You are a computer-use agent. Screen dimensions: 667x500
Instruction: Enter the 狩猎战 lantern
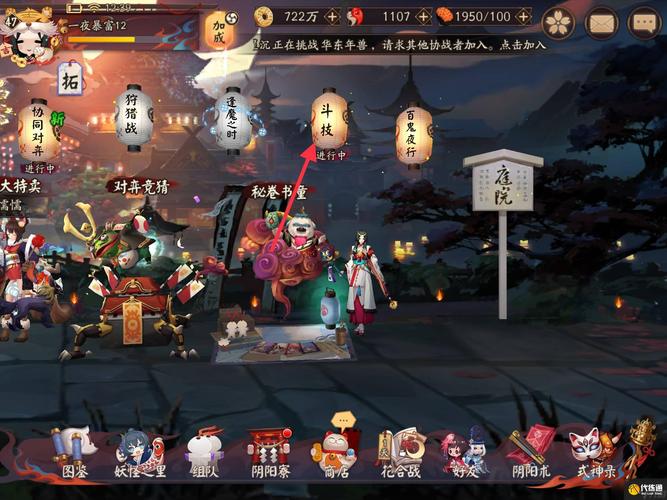coord(132,118)
